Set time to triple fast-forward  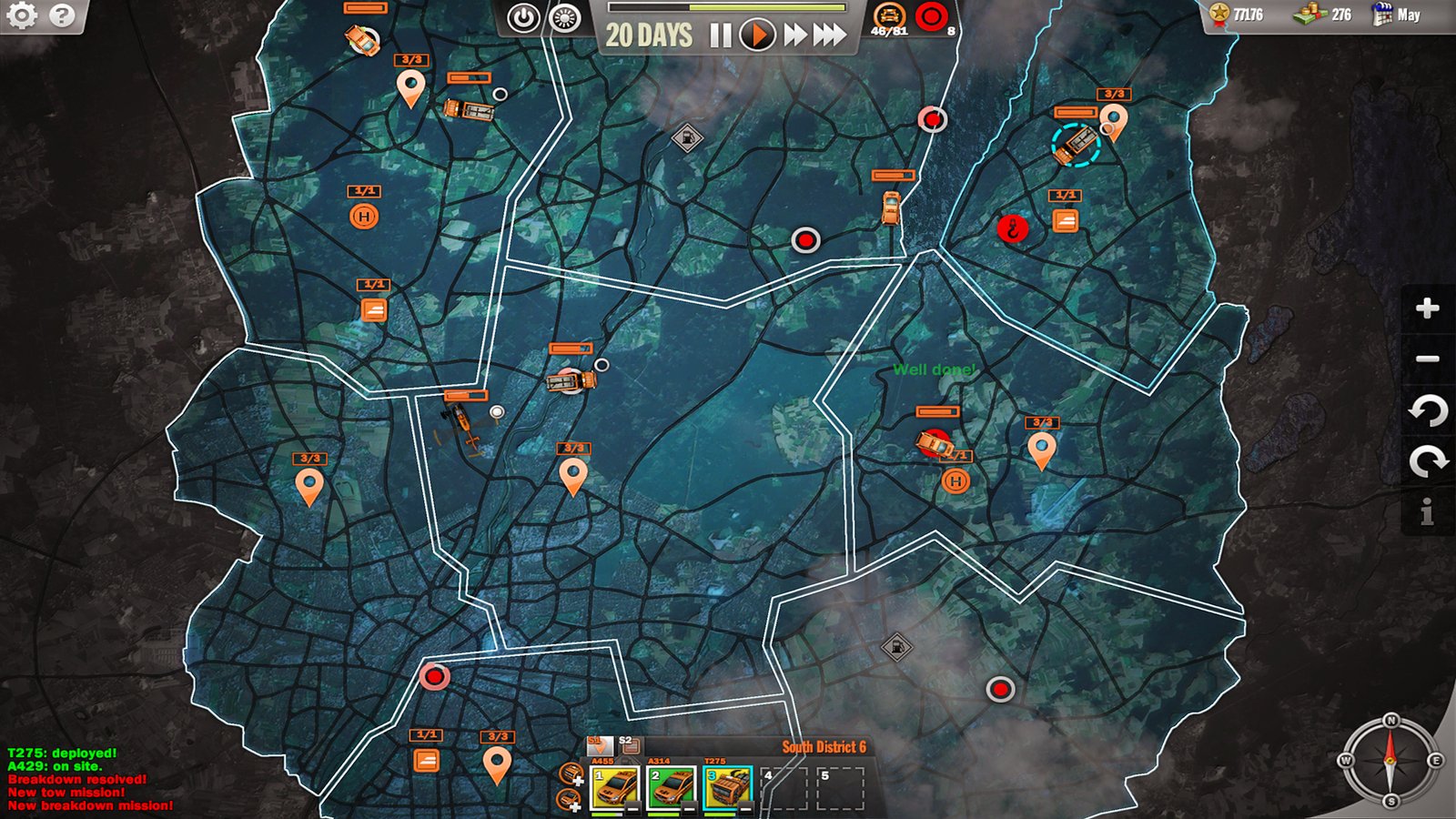click(x=829, y=35)
